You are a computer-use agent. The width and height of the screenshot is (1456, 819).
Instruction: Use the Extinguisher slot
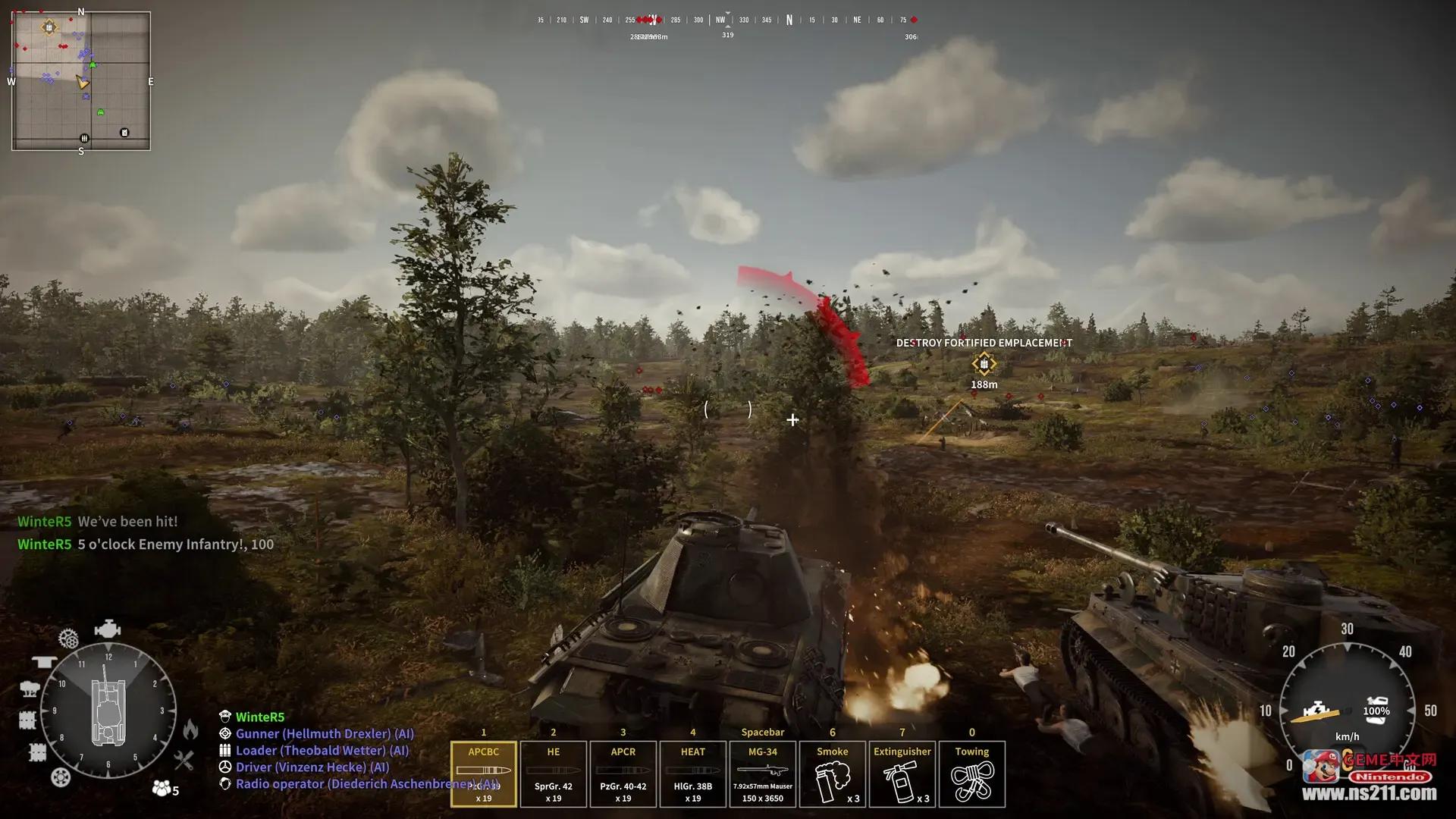902,773
